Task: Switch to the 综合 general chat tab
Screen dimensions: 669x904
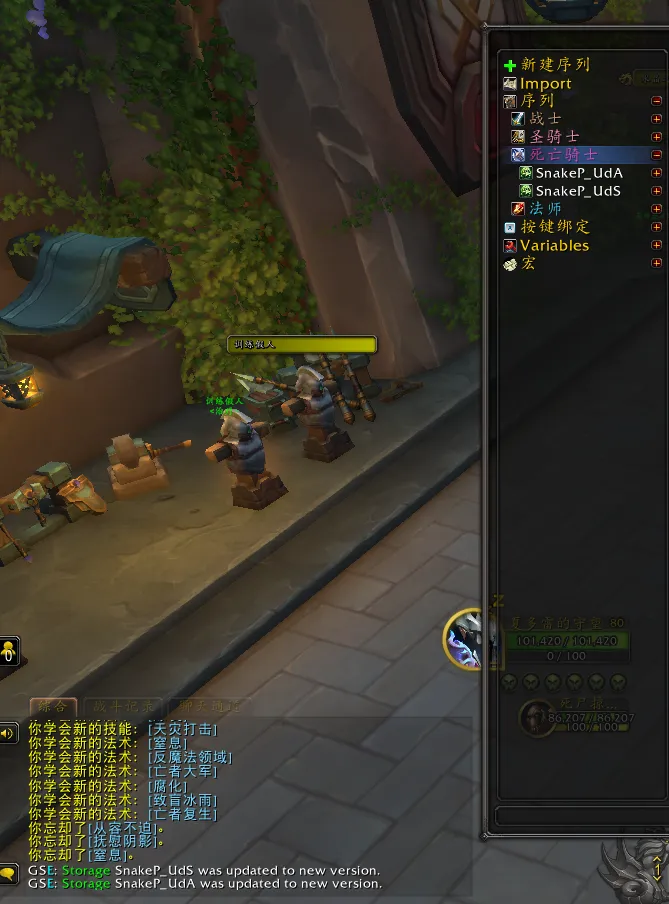Action: pos(54,707)
